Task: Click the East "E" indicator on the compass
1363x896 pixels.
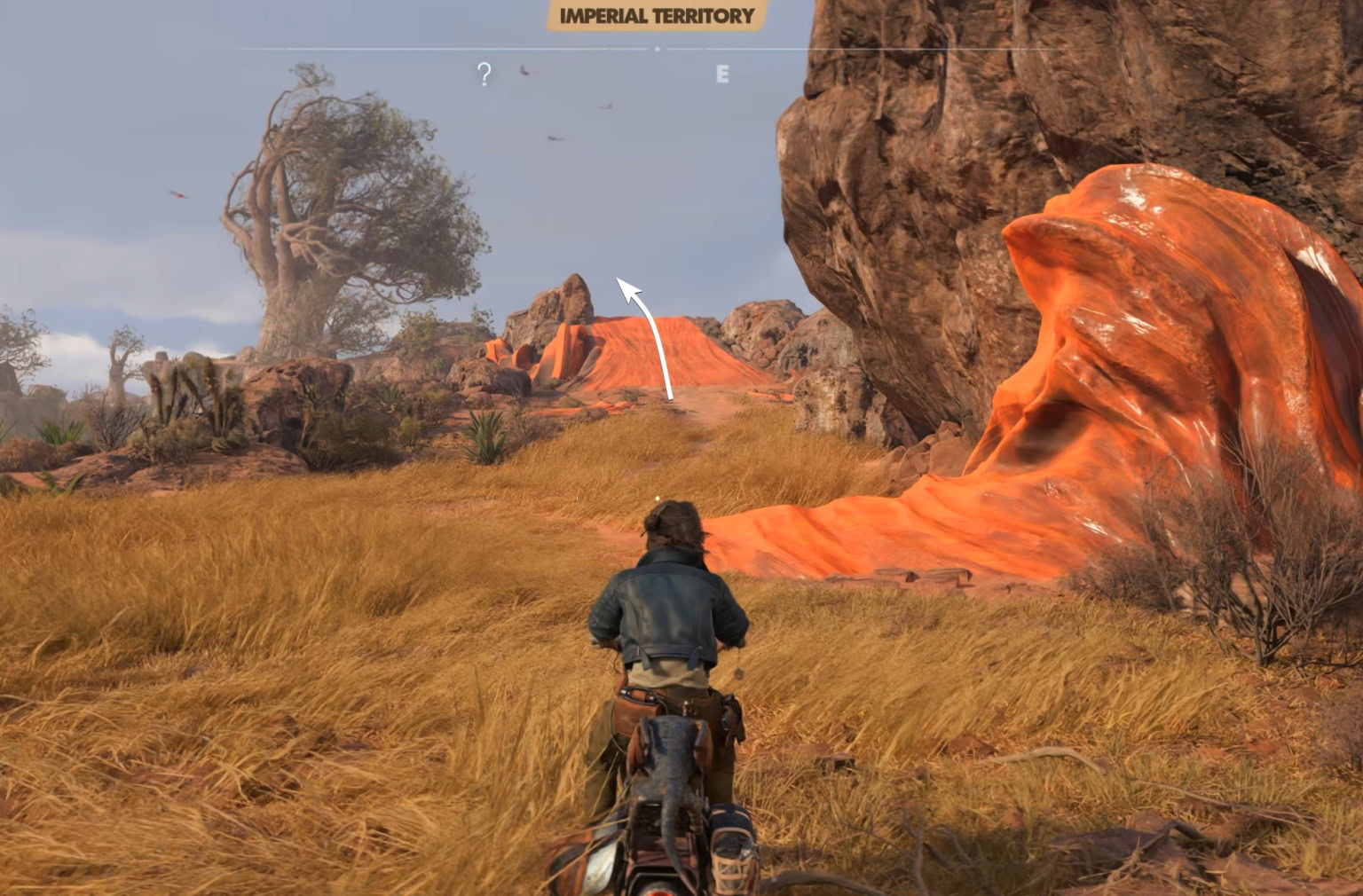Action: tap(721, 74)
